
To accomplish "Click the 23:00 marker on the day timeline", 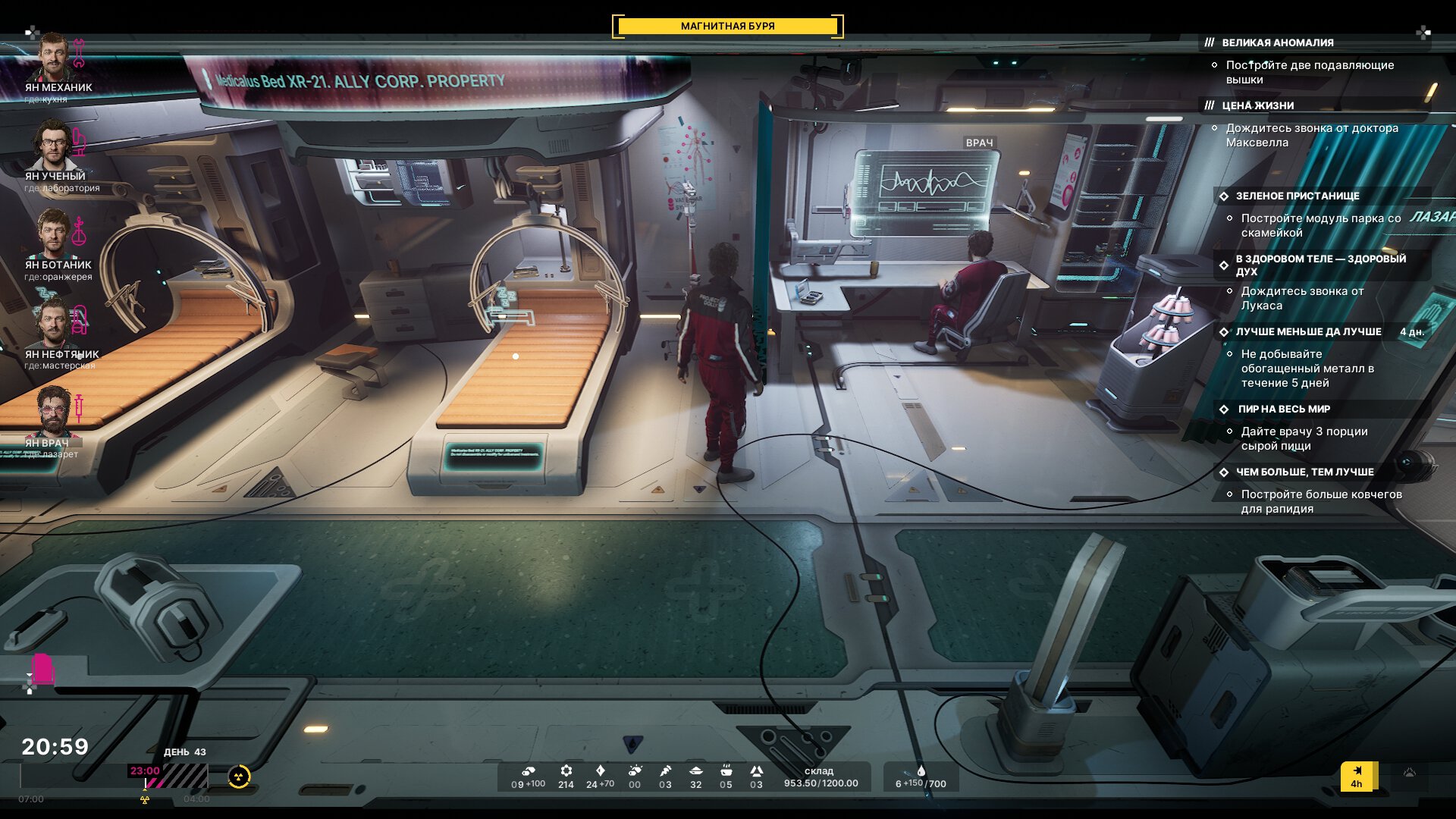I will click(x=145, y=771).
